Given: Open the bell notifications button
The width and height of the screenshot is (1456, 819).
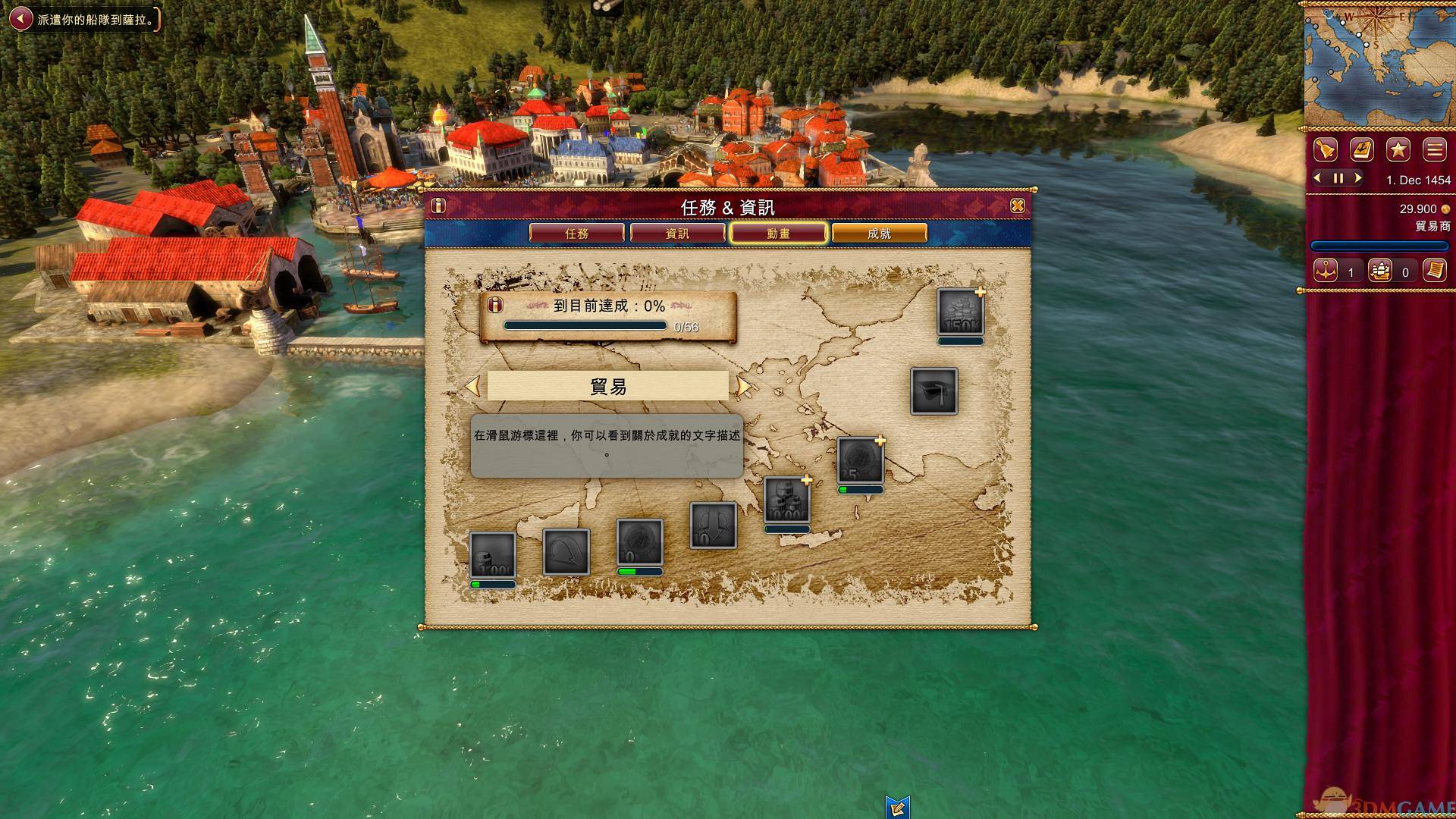Looking at the screenshot, I should click(1326, 149).
